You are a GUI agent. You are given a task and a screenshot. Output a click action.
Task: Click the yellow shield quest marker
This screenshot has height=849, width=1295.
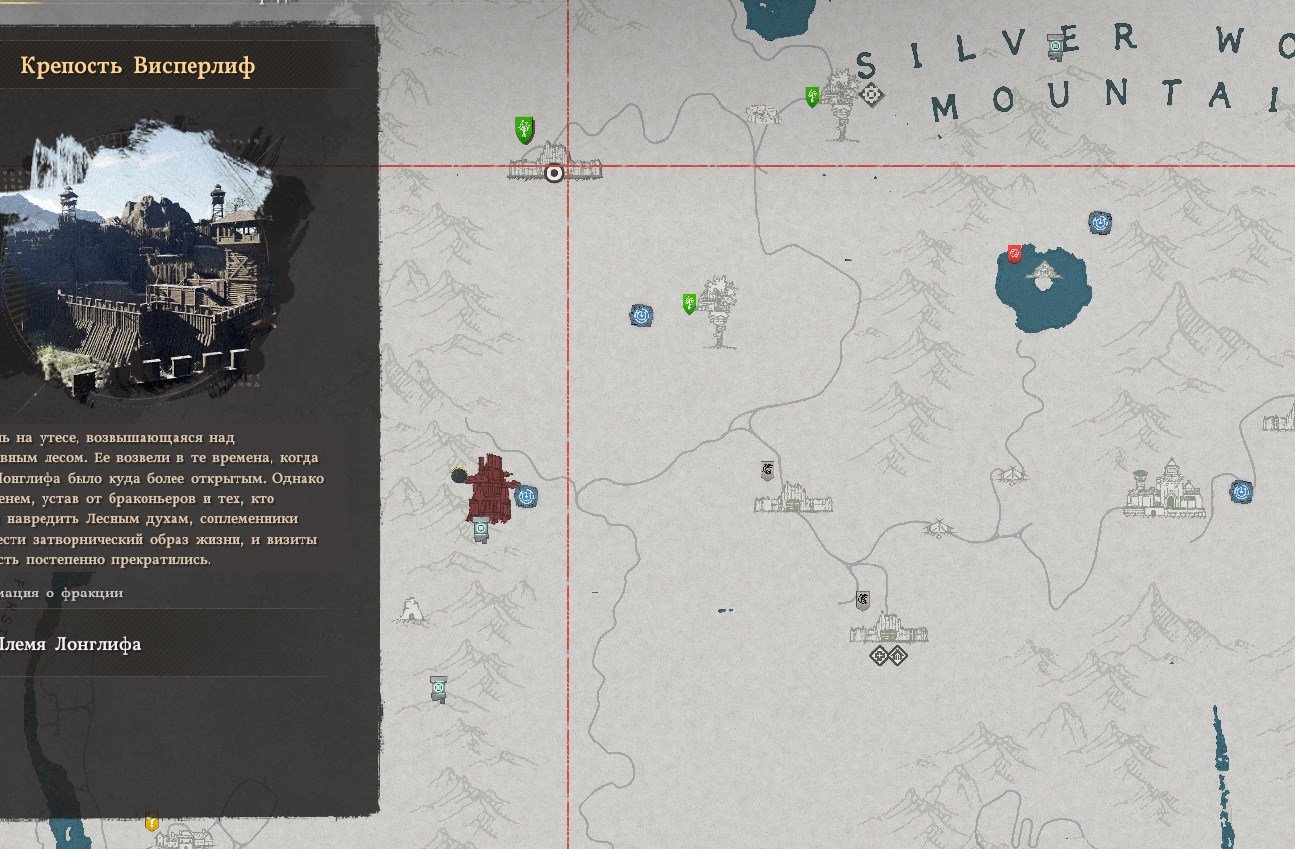click(x=152, y=822)
